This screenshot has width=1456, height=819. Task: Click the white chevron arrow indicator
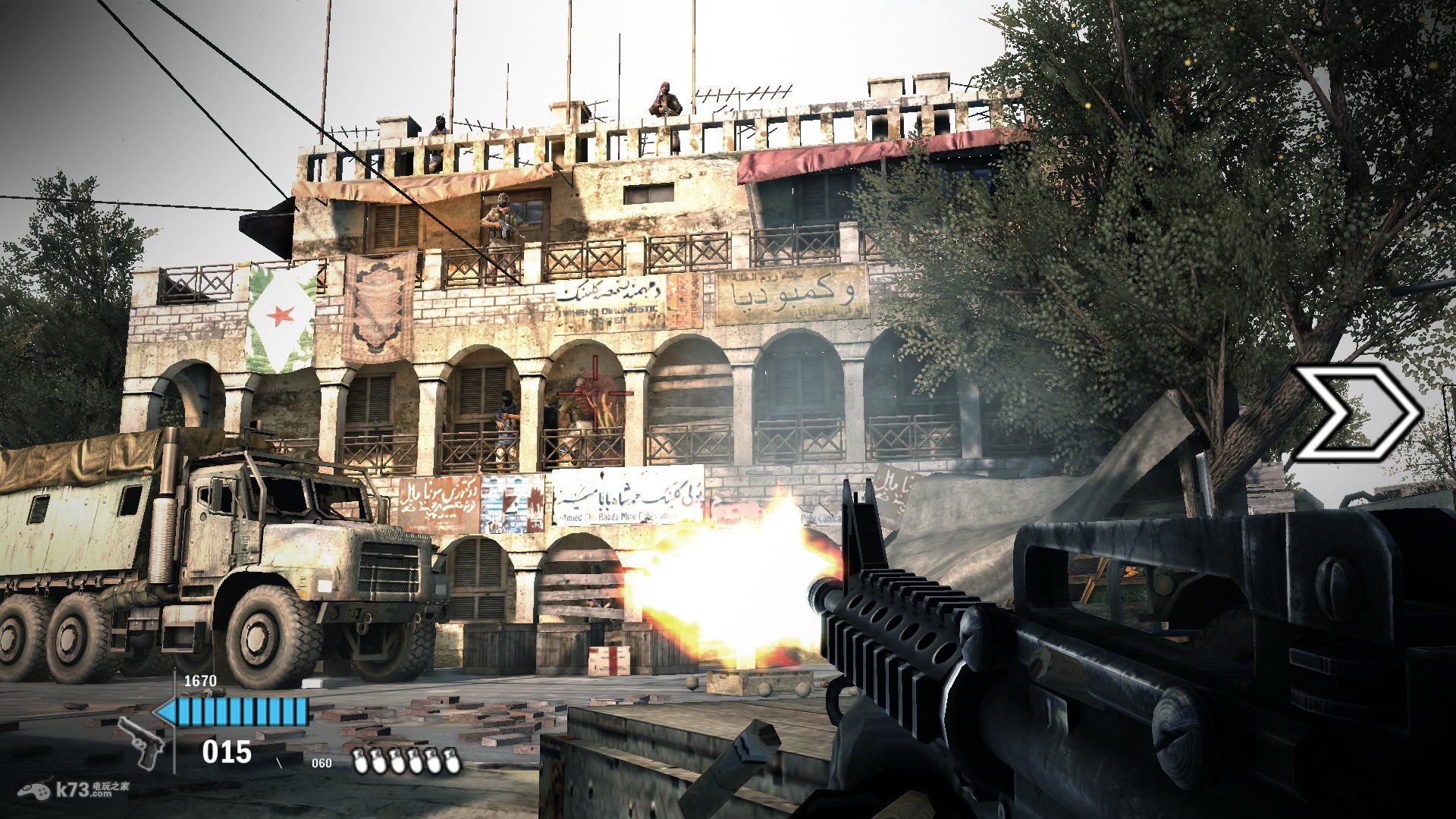1357,413
